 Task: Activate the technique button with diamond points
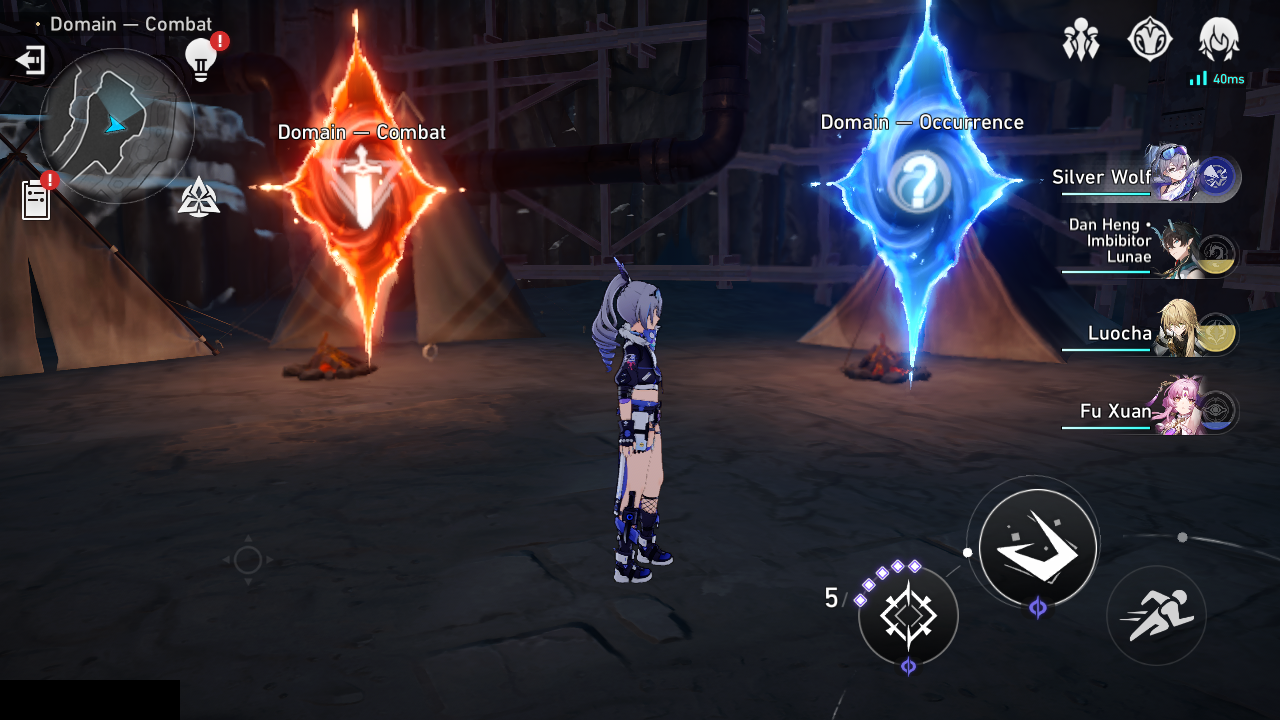(x=908, y=616)
